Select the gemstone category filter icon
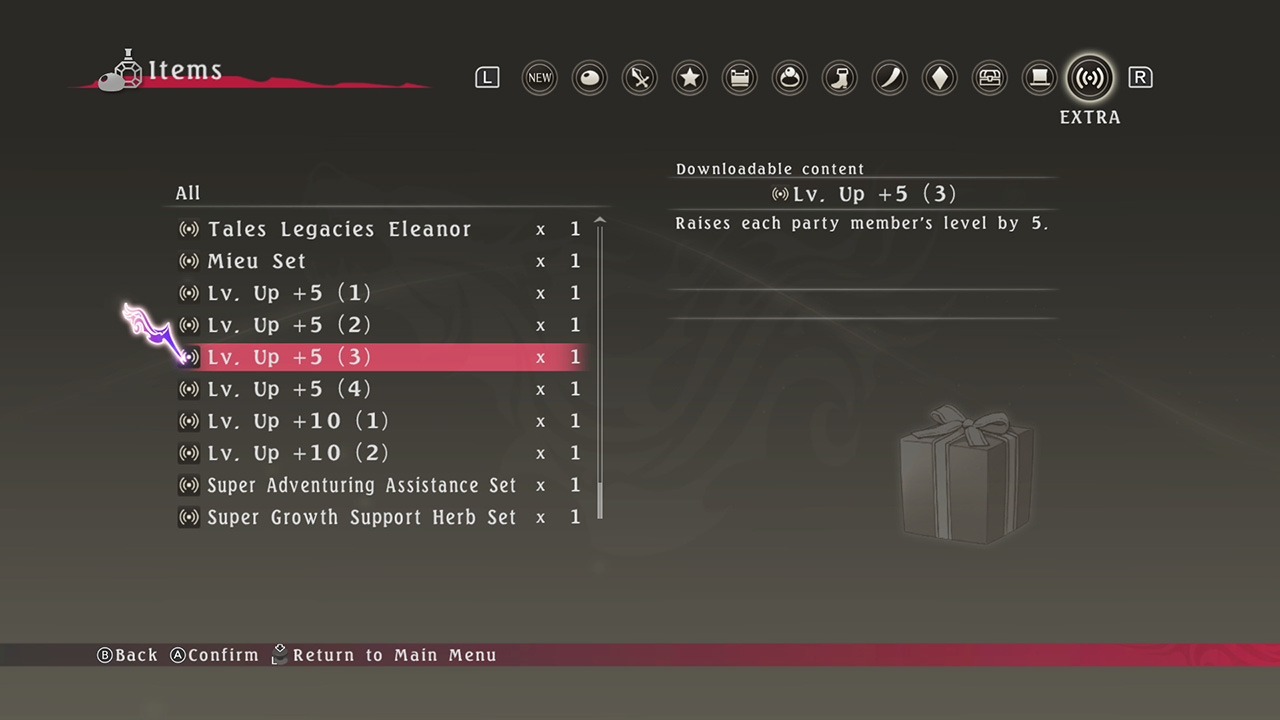 (x=939, y=77)
